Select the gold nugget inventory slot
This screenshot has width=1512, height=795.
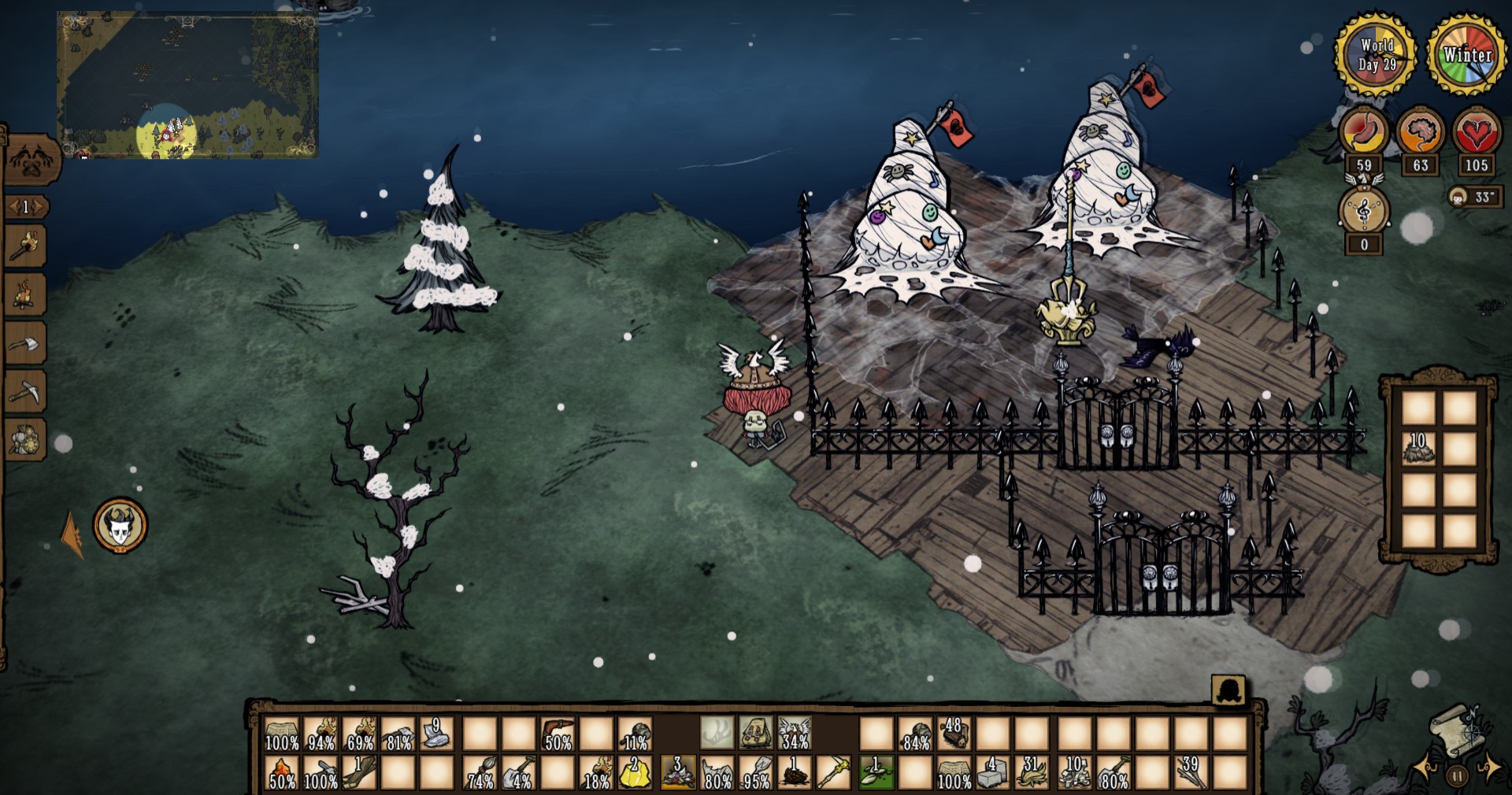point(636,774)
